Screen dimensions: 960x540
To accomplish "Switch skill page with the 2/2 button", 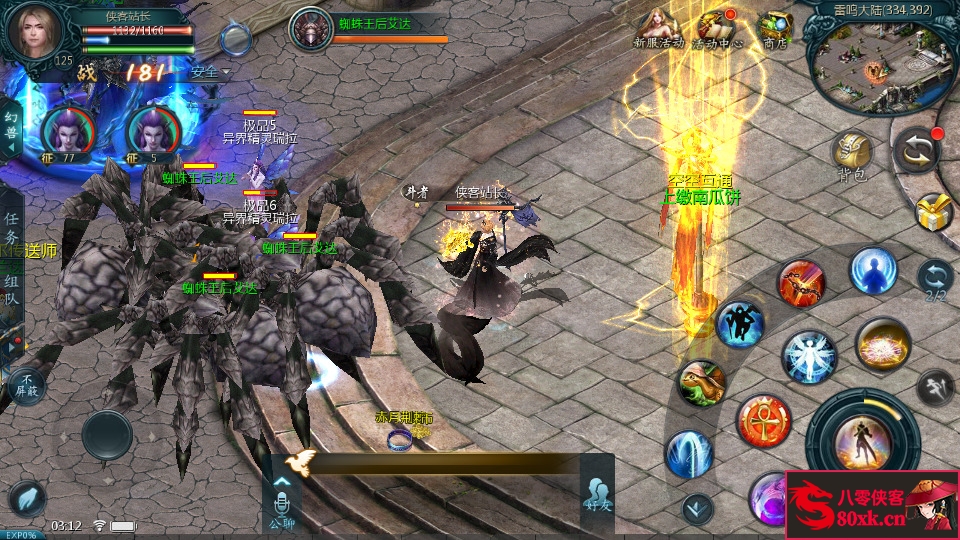I will (934, 279).
